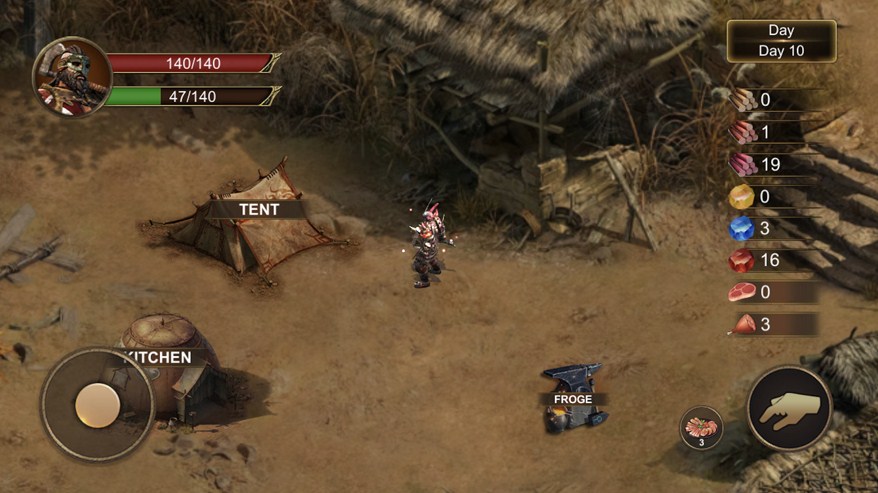Image resolution: width=878 pixels, height=493 pixels.
Task: Open the FROGE anvil label
Action: tap(573, 399)
